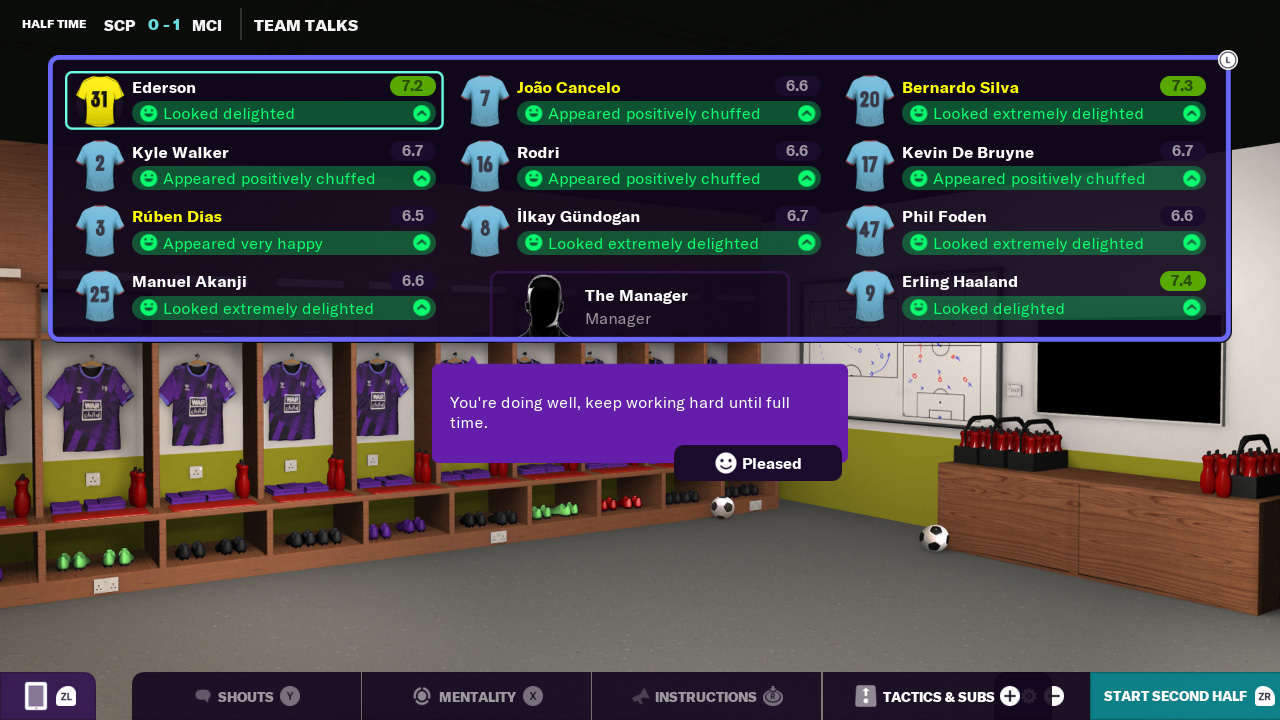Open Shouts using the speech bubble icon
Viewport: 1280px width, 720px height.
tap(203, 697)
